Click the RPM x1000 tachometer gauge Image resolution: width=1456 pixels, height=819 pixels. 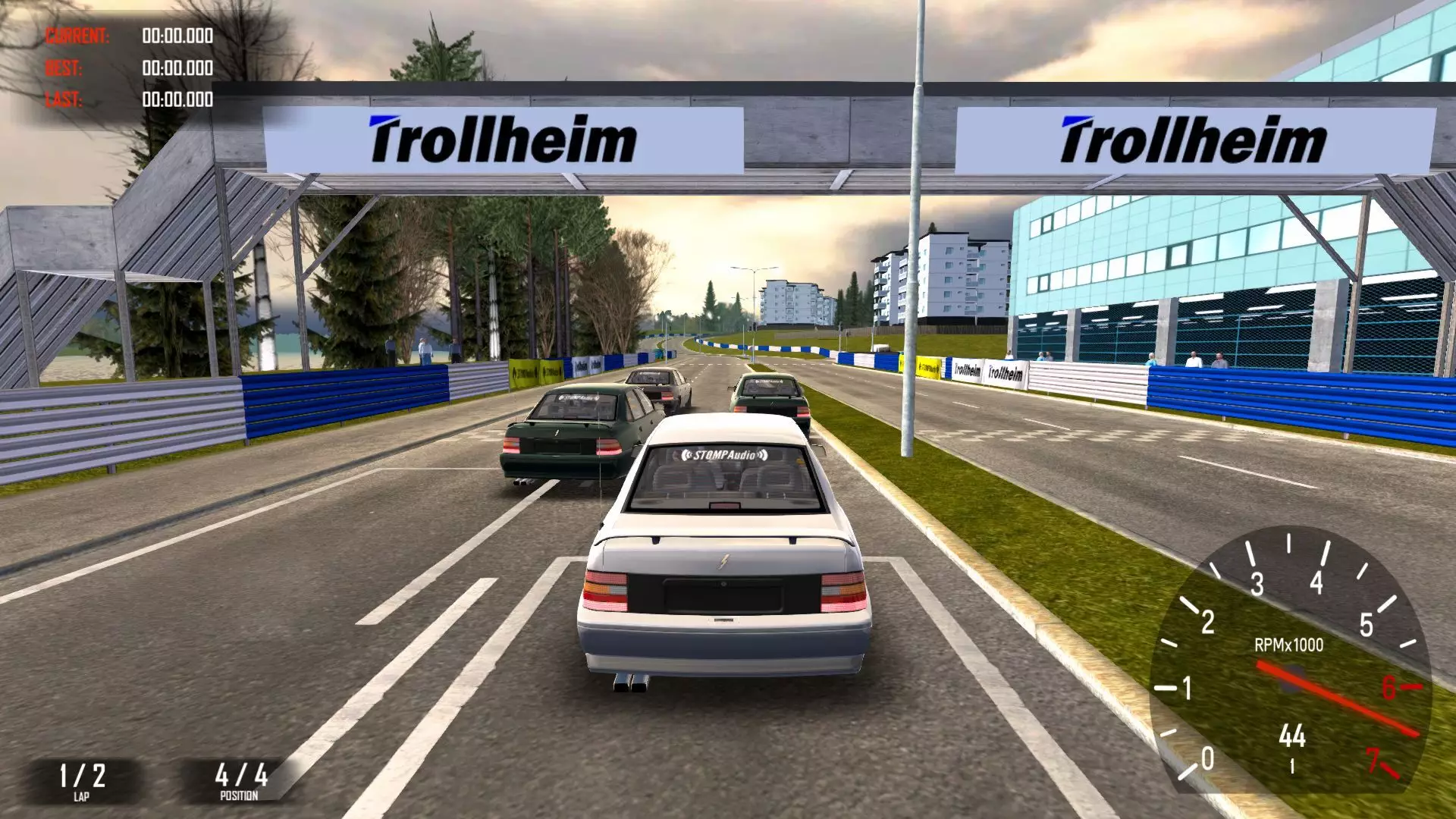[1289, 660]
